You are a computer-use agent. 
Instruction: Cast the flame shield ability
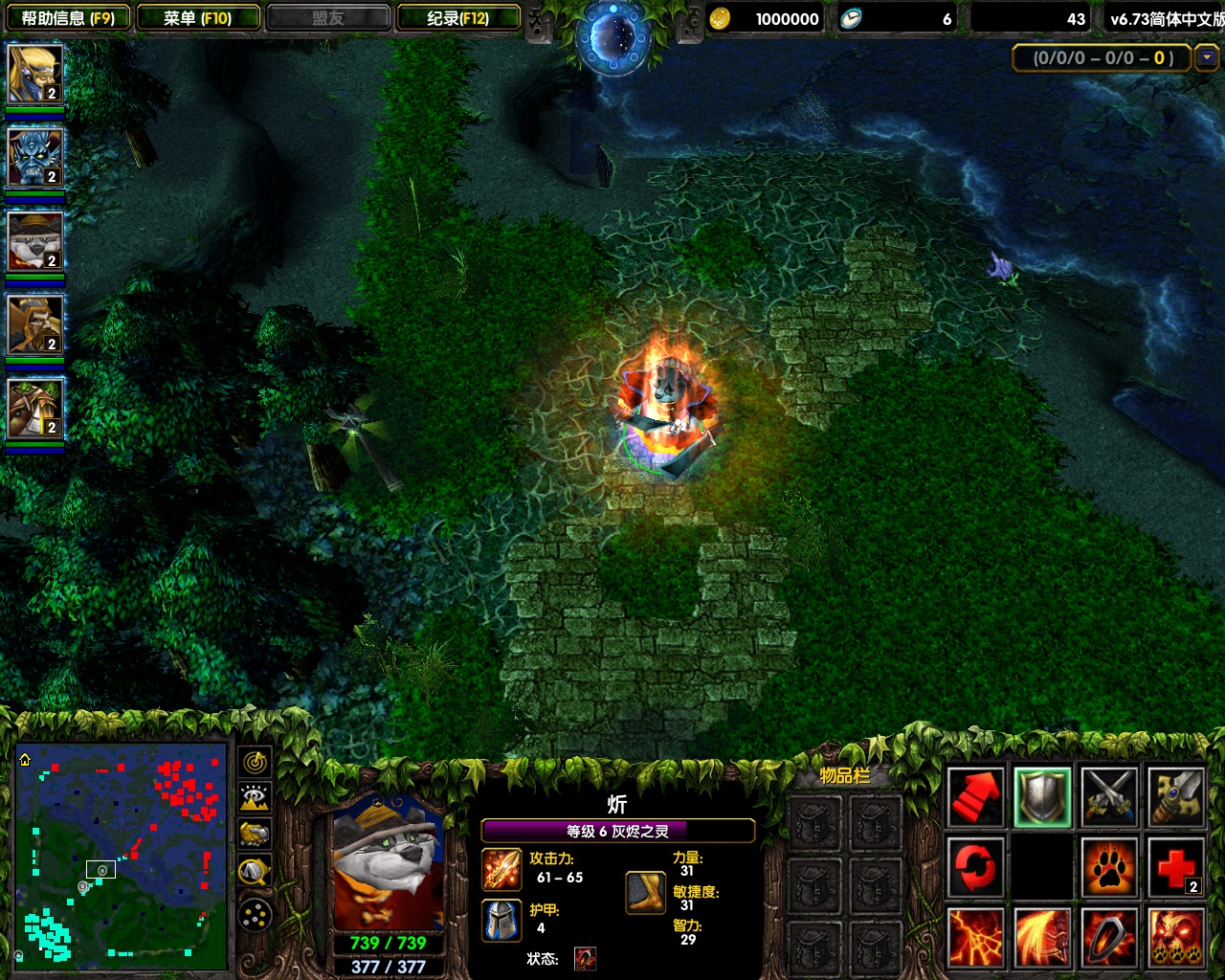click(x=1109, y=937)
